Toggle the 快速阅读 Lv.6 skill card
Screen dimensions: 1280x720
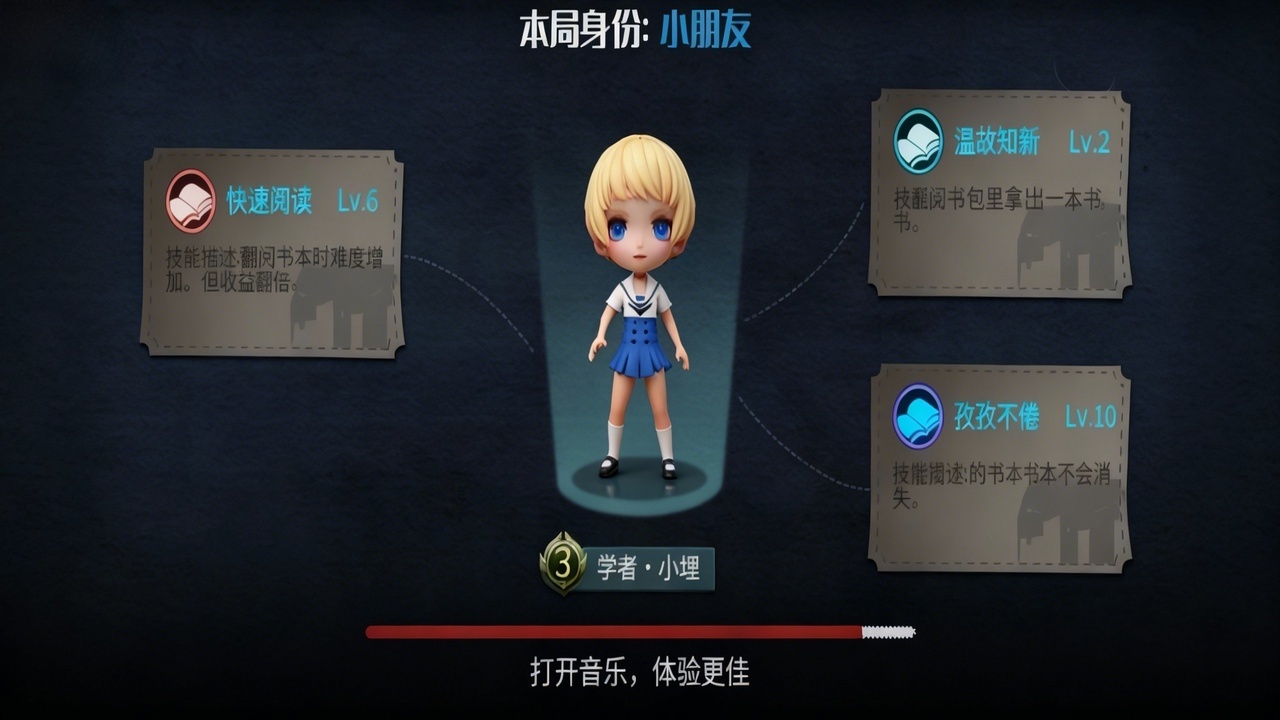pyautogui.click(x=278, y=250)
